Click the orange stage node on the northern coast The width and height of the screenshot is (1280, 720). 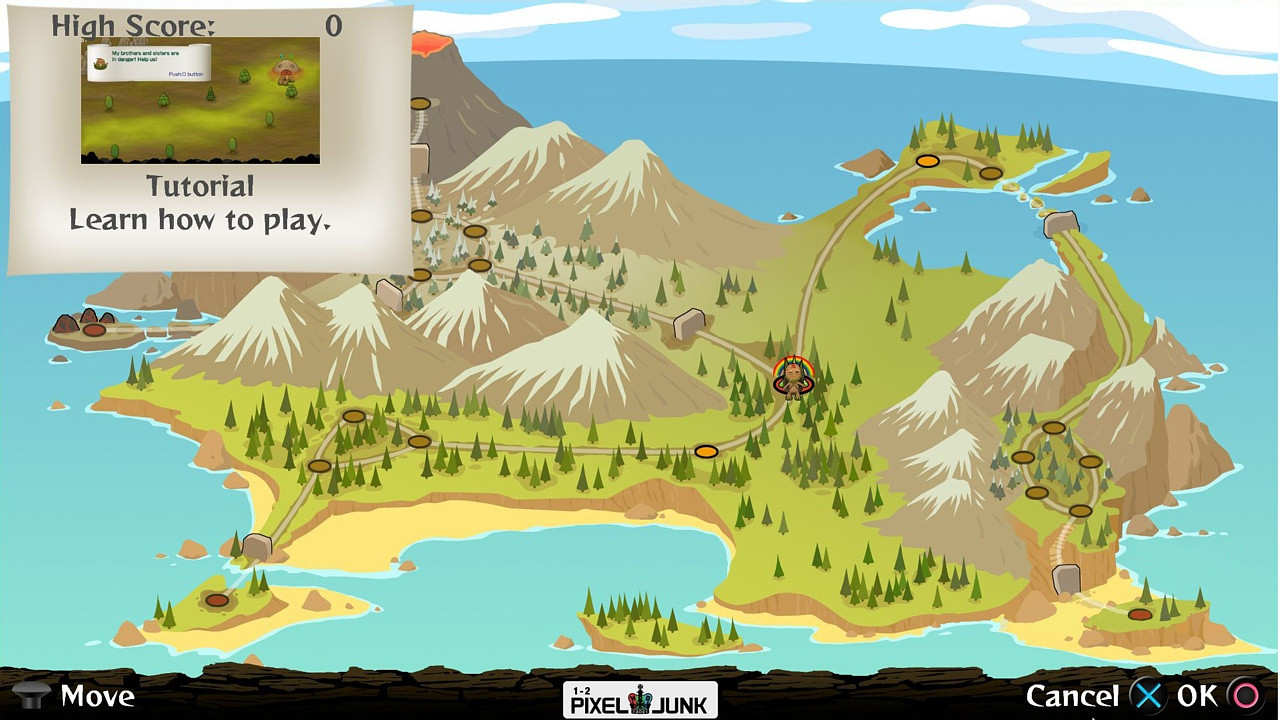928,160
